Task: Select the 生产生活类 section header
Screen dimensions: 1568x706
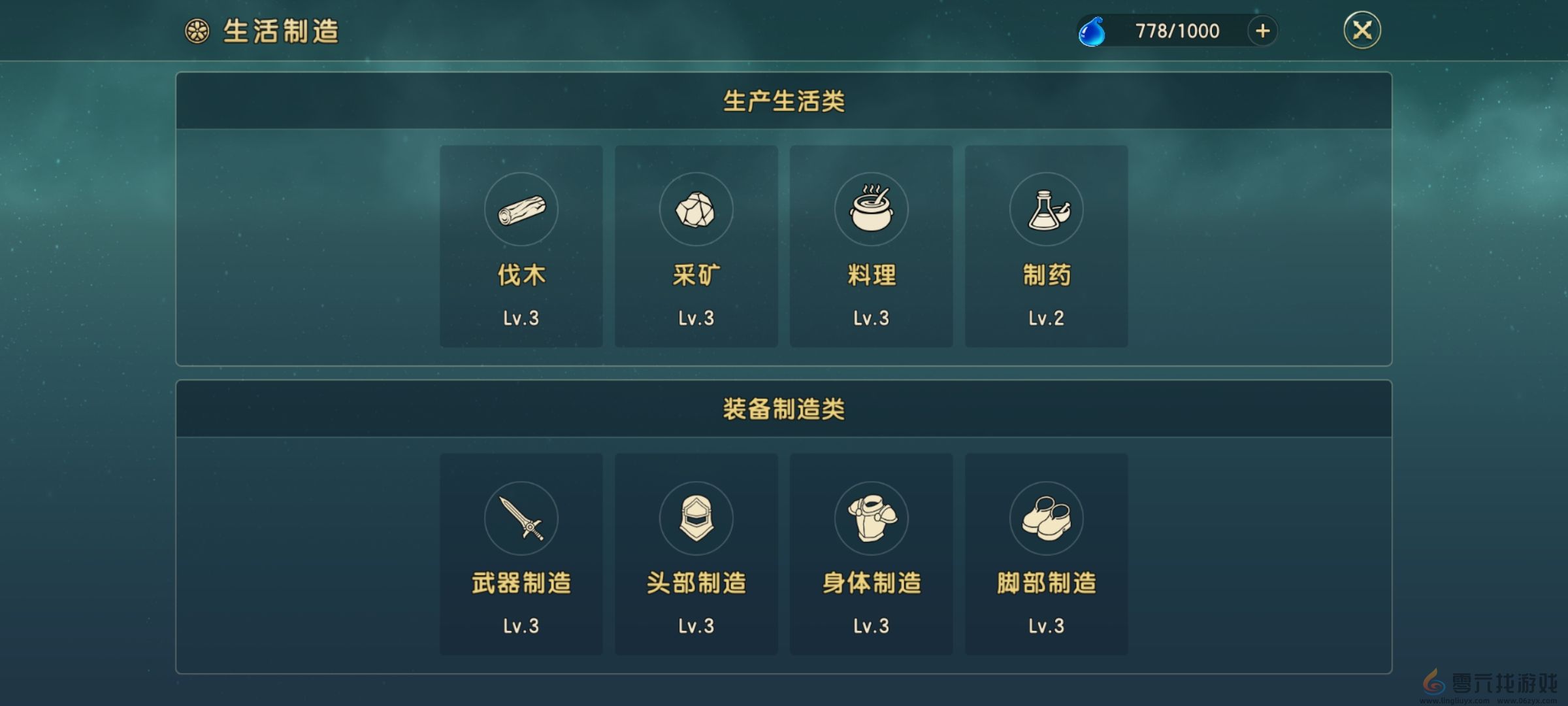Action: click(784, 101)
